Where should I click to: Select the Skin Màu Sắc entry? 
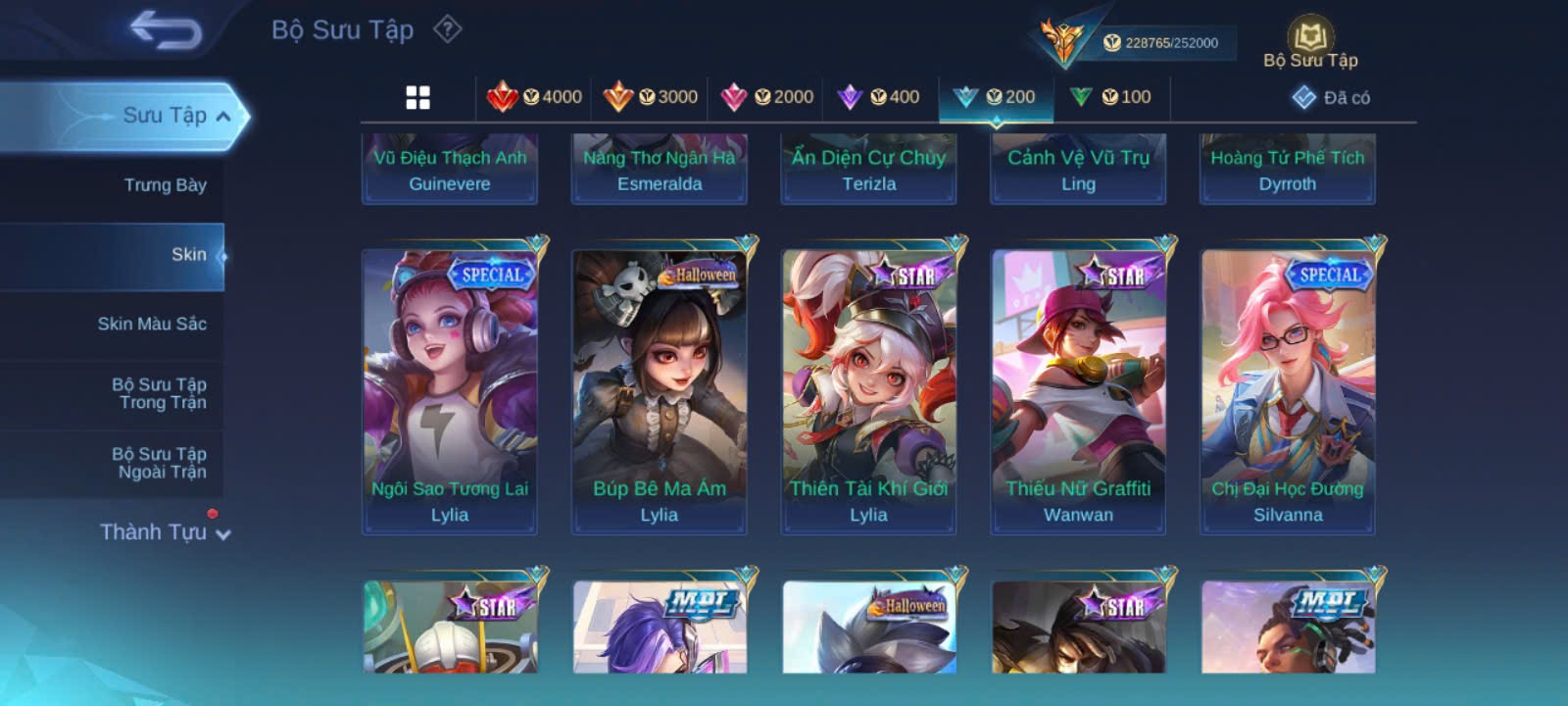152,324
